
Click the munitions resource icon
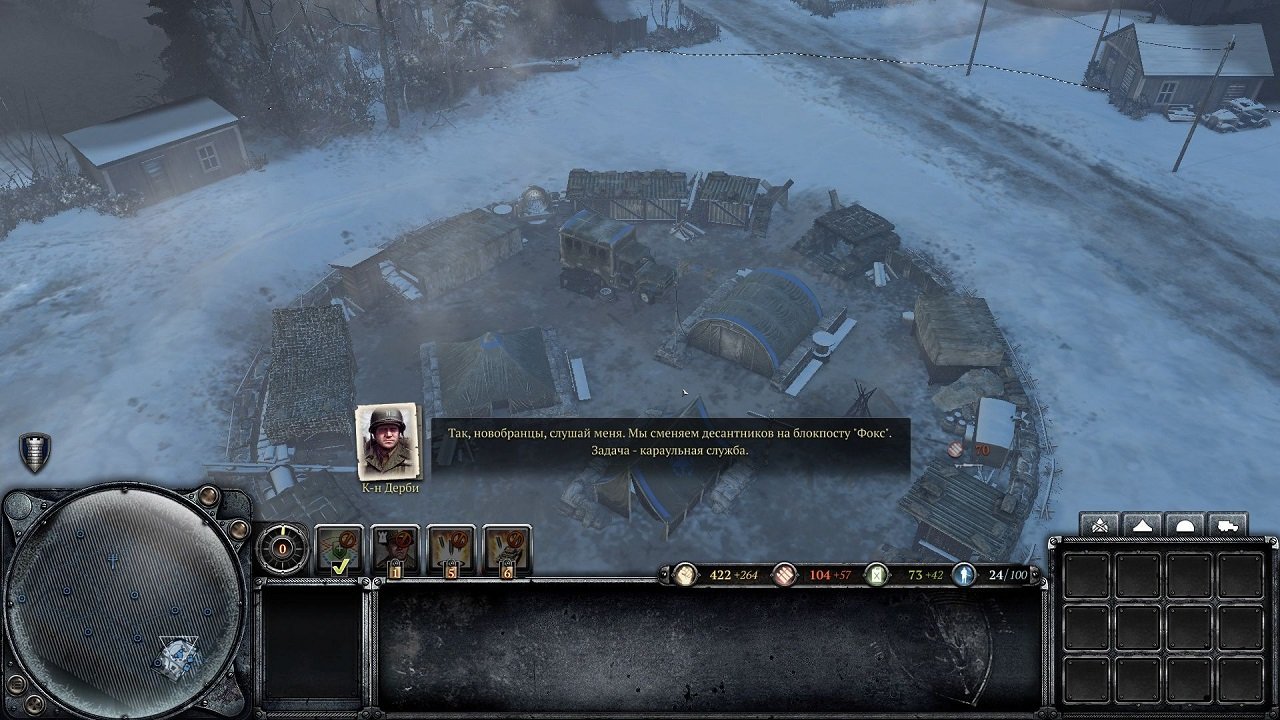click(783, 575)
